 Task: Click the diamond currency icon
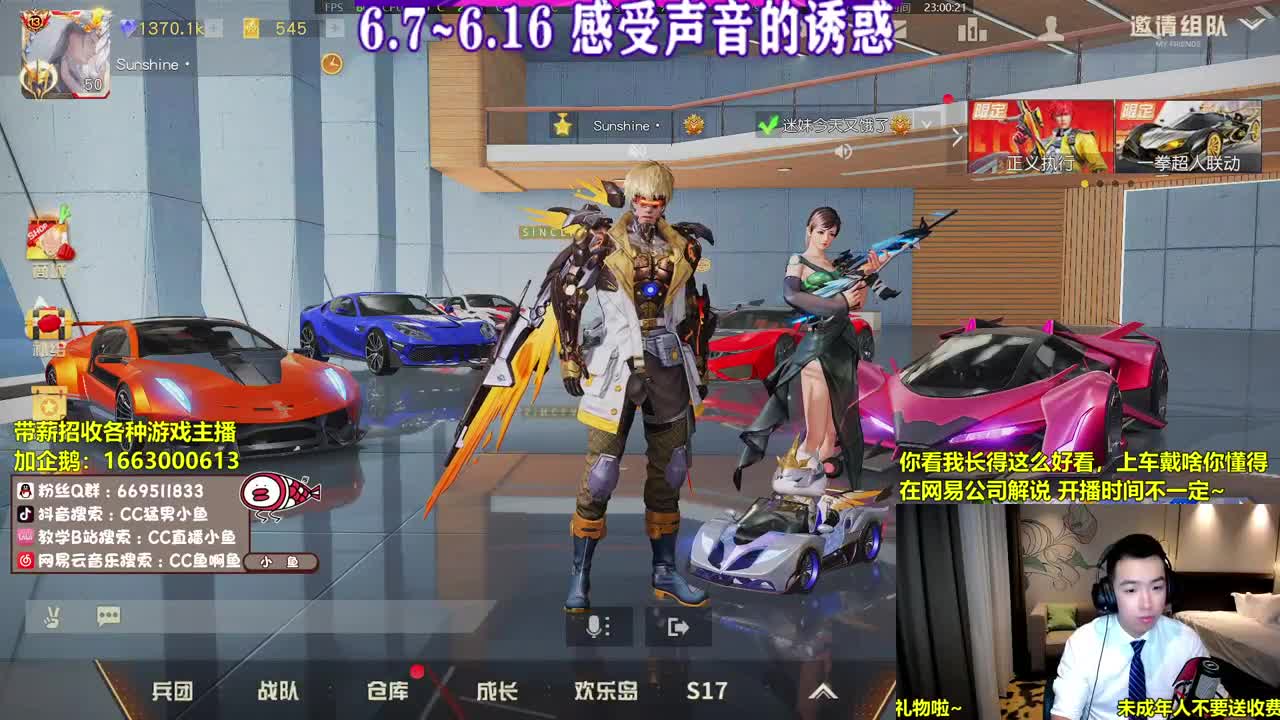pos(129,28)
